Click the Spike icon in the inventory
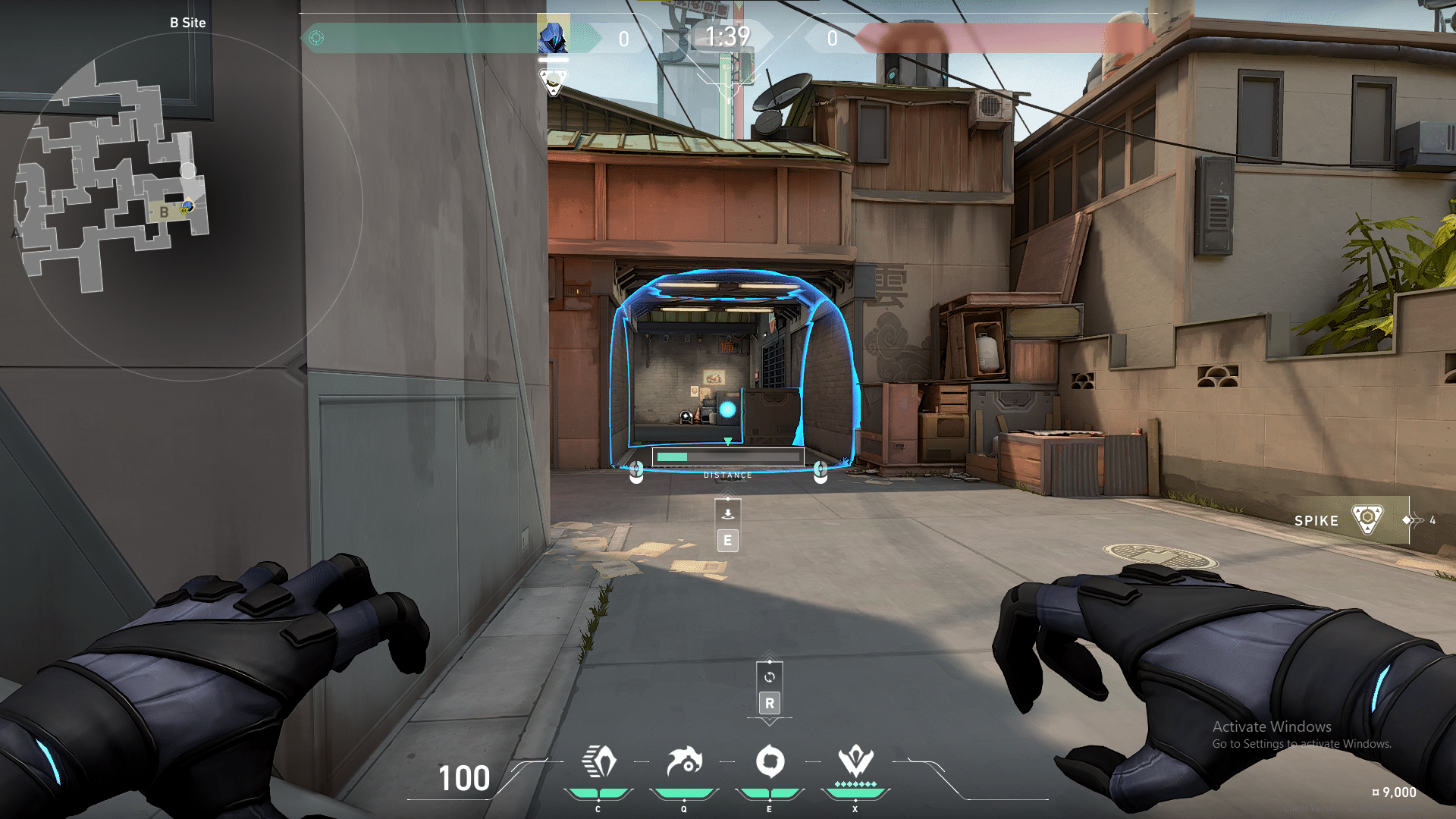This screenshot has height=819, width=1456. coord(1367,520)
